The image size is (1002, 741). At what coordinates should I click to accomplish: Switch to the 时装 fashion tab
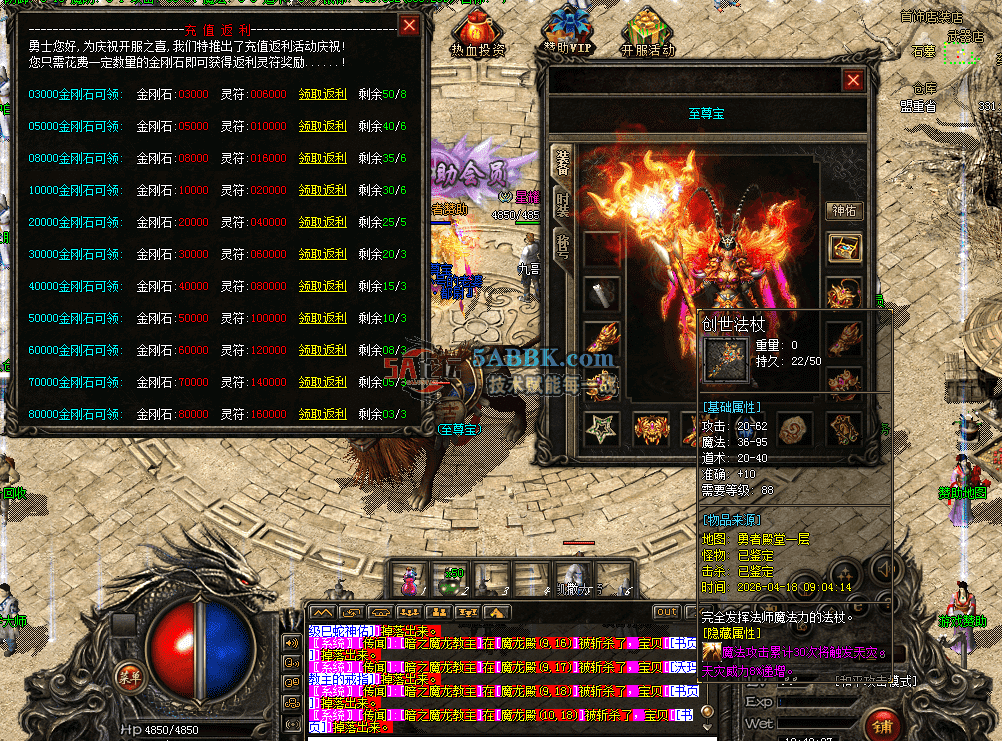(561, 203)
